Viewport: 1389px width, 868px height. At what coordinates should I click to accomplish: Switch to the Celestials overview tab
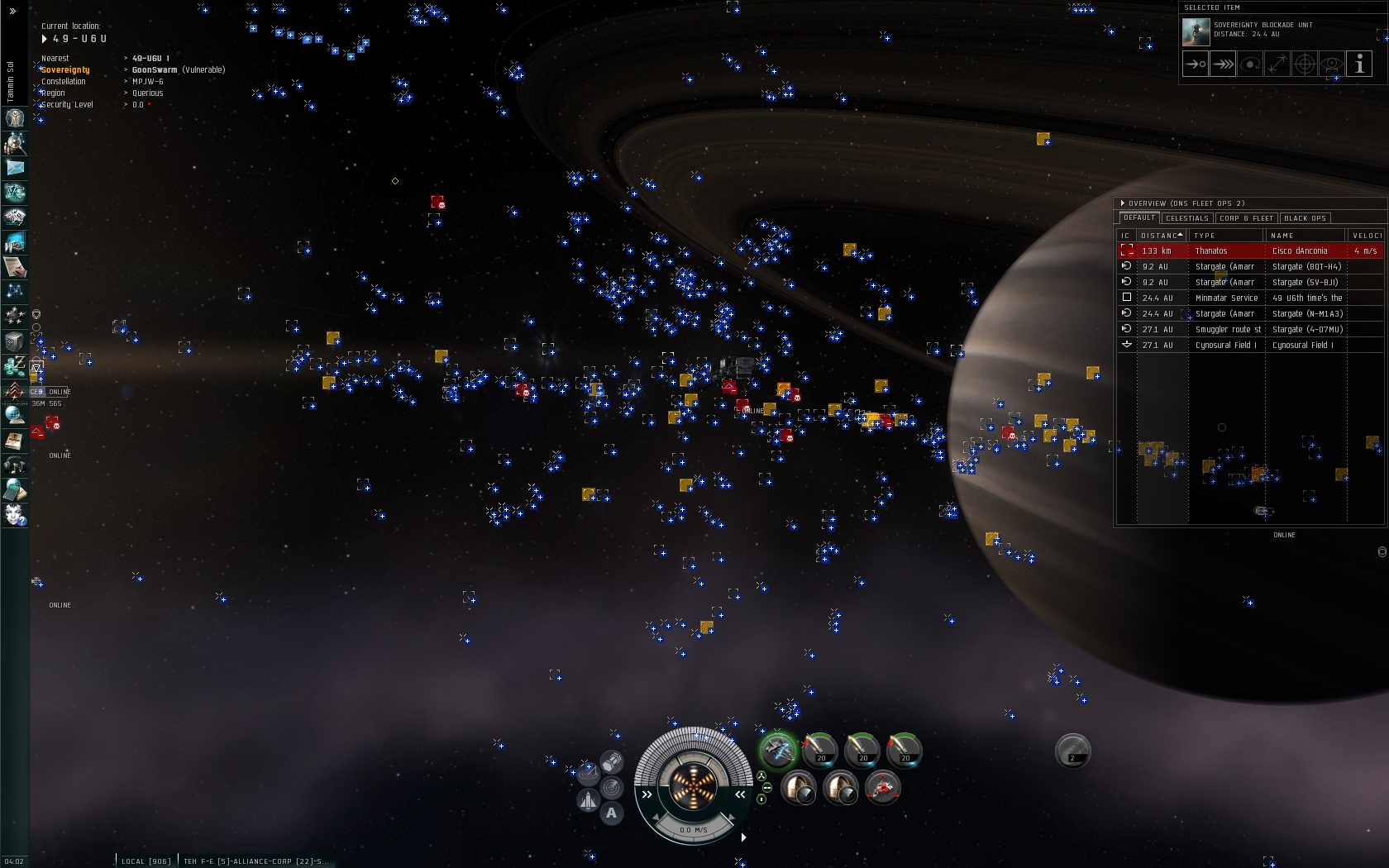point(1187,218)
